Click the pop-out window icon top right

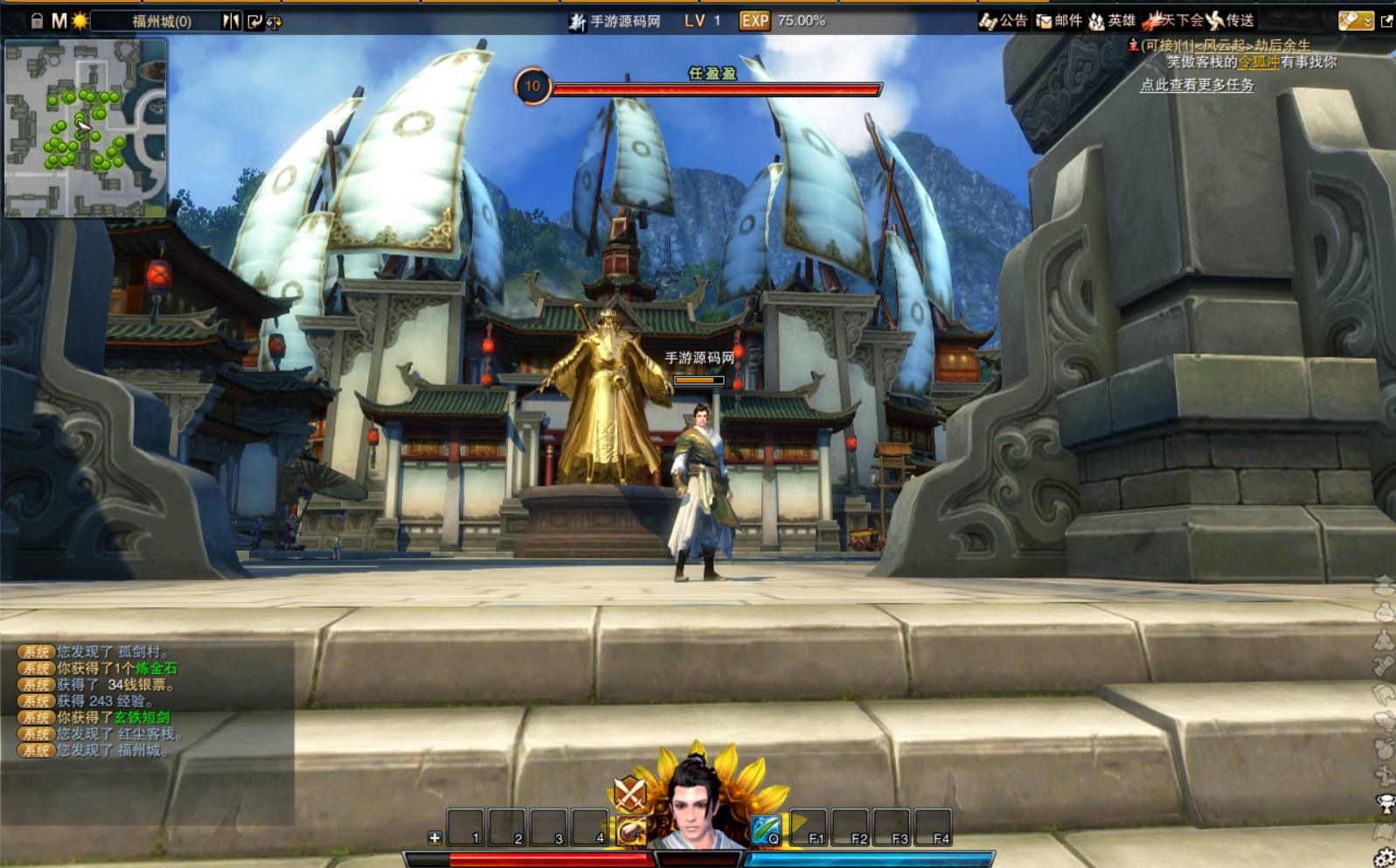click(x=1386, y=22)
